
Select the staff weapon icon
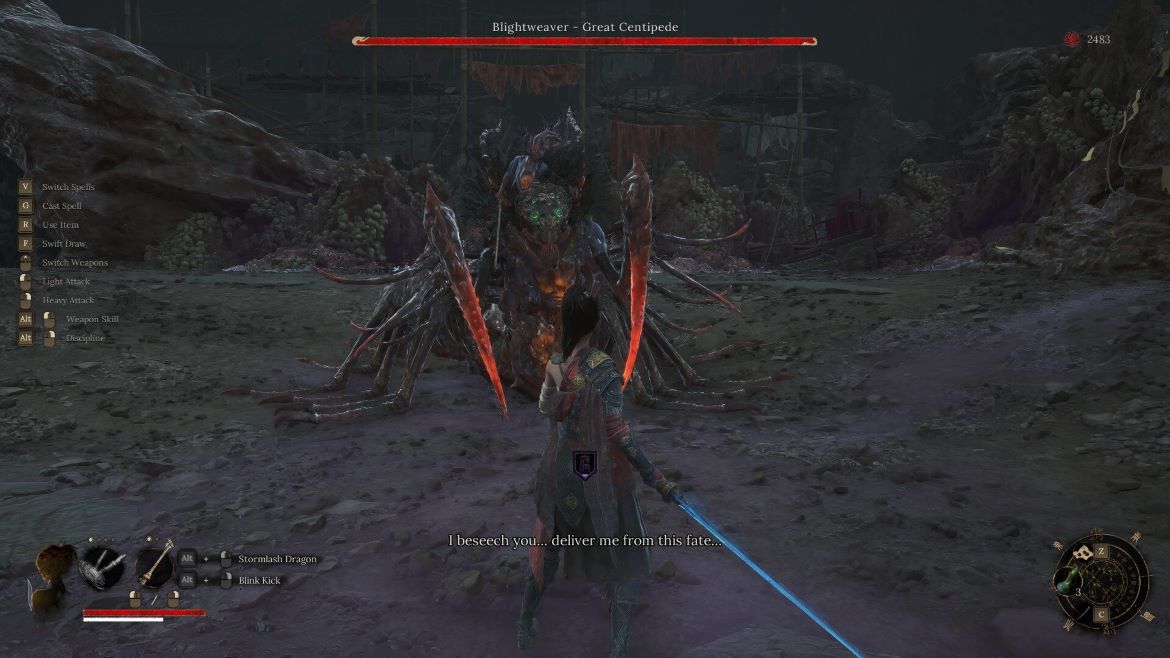coord(155,567)
